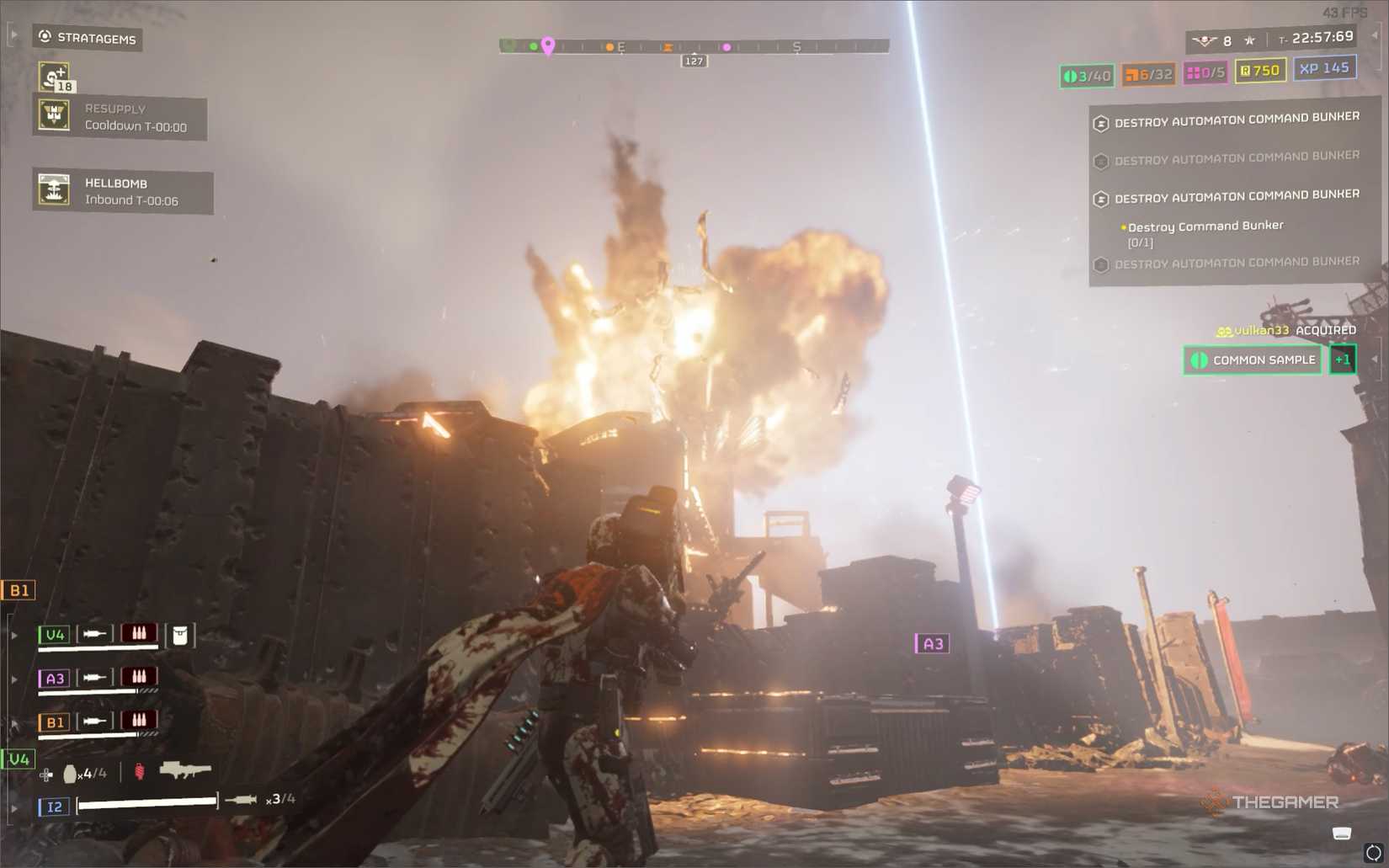Viewport: 1389px width, 868px height.
Task: Click the skull rank emblem near the timer
Action: [x=1203, y=40]
